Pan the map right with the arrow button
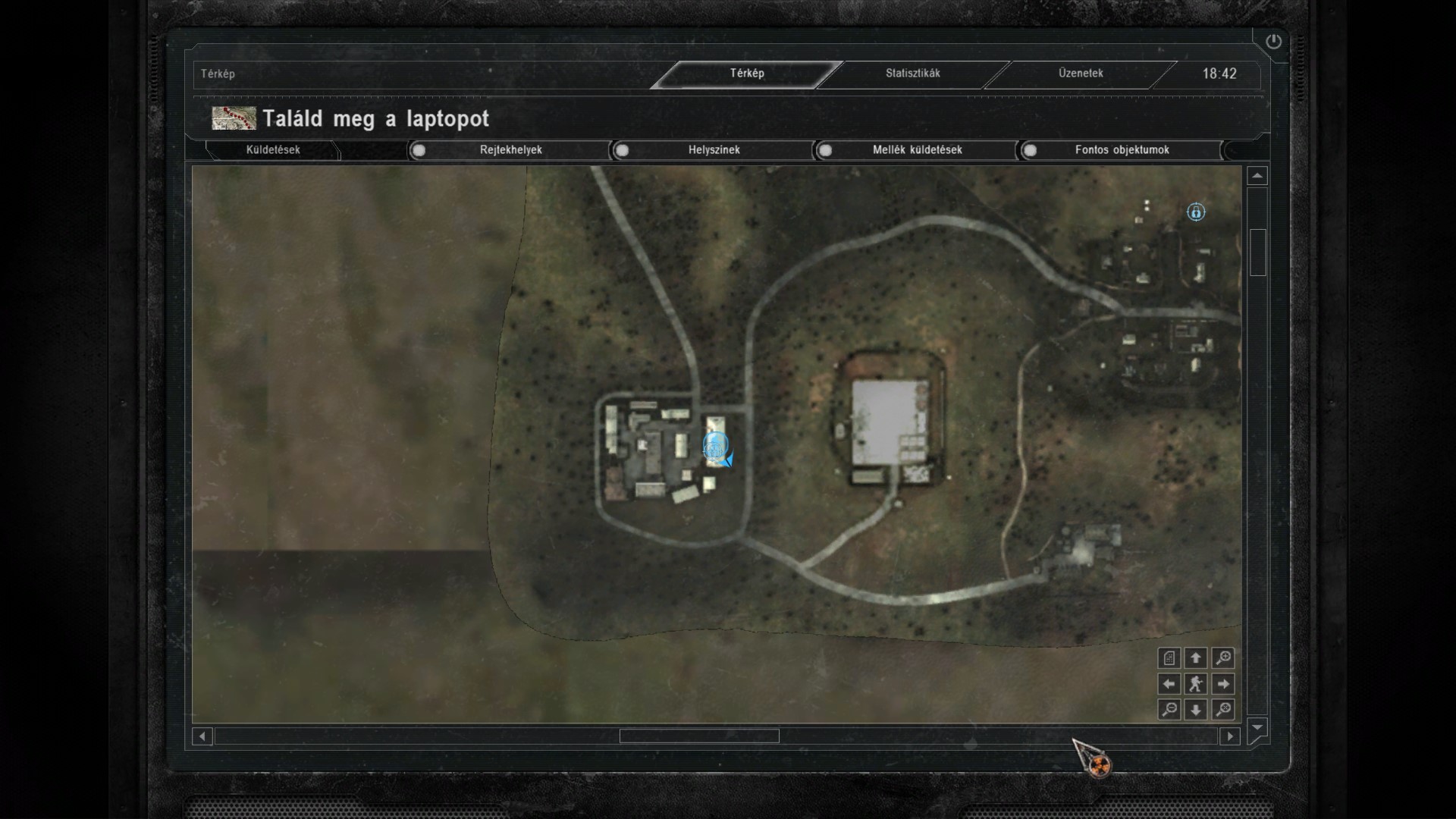 (x=1222, y=684)
